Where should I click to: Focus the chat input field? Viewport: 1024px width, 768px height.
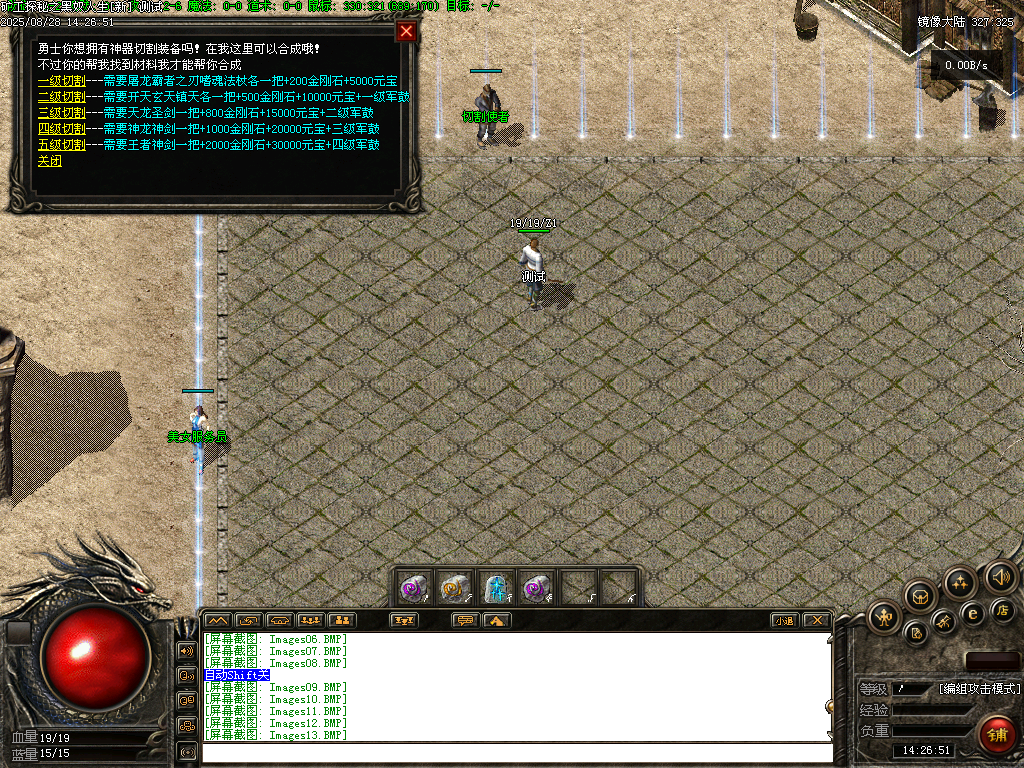(515, 753)
